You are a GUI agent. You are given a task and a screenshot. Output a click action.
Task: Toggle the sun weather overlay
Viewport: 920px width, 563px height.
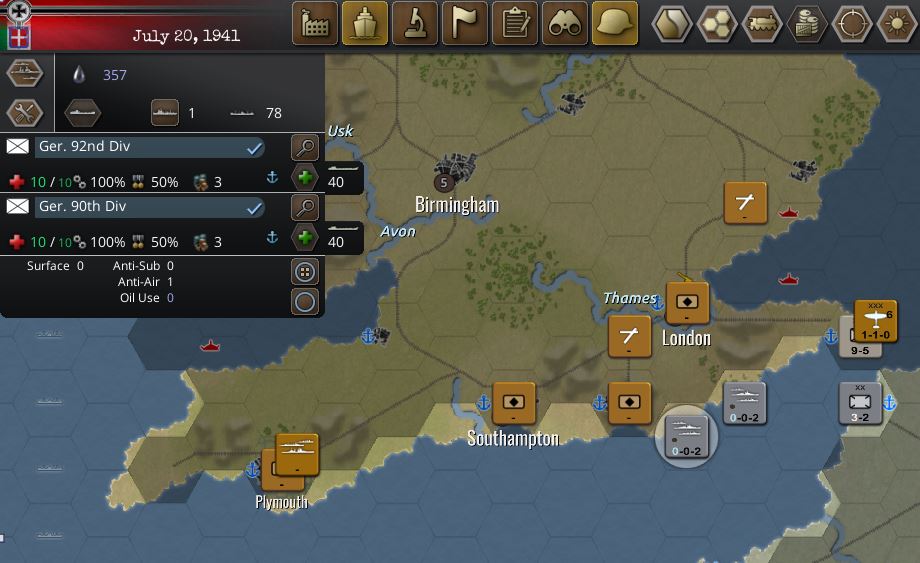click(x=896, y=24)
